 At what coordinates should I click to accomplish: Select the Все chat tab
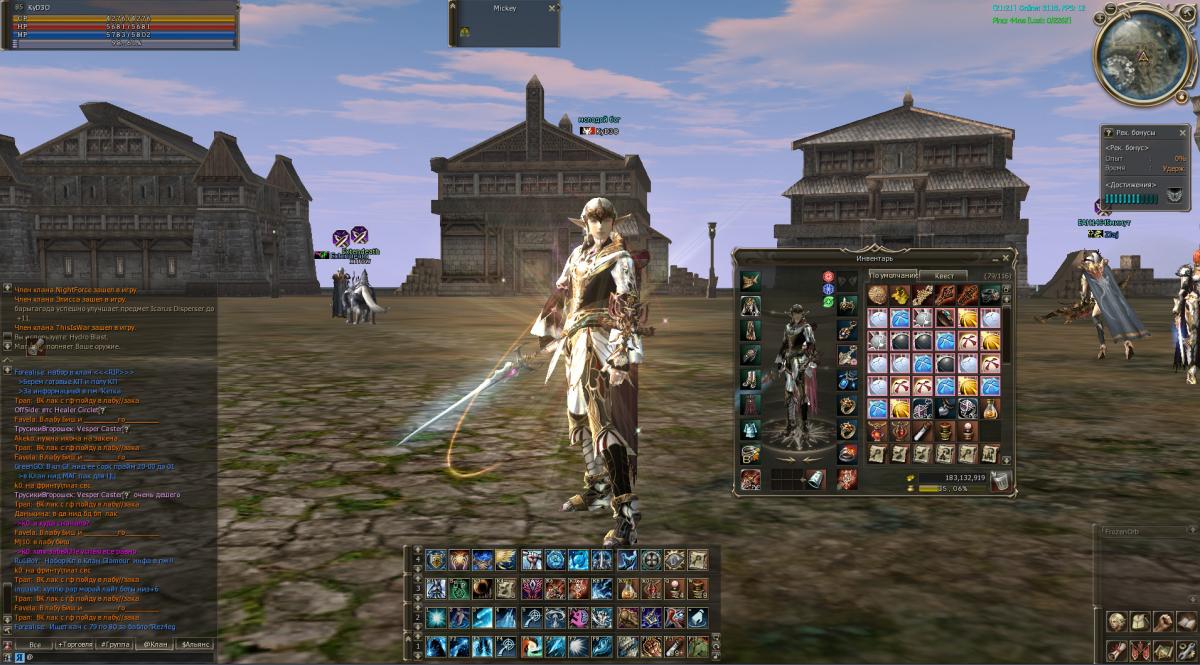pyautogui.click(x=34, y=645)
